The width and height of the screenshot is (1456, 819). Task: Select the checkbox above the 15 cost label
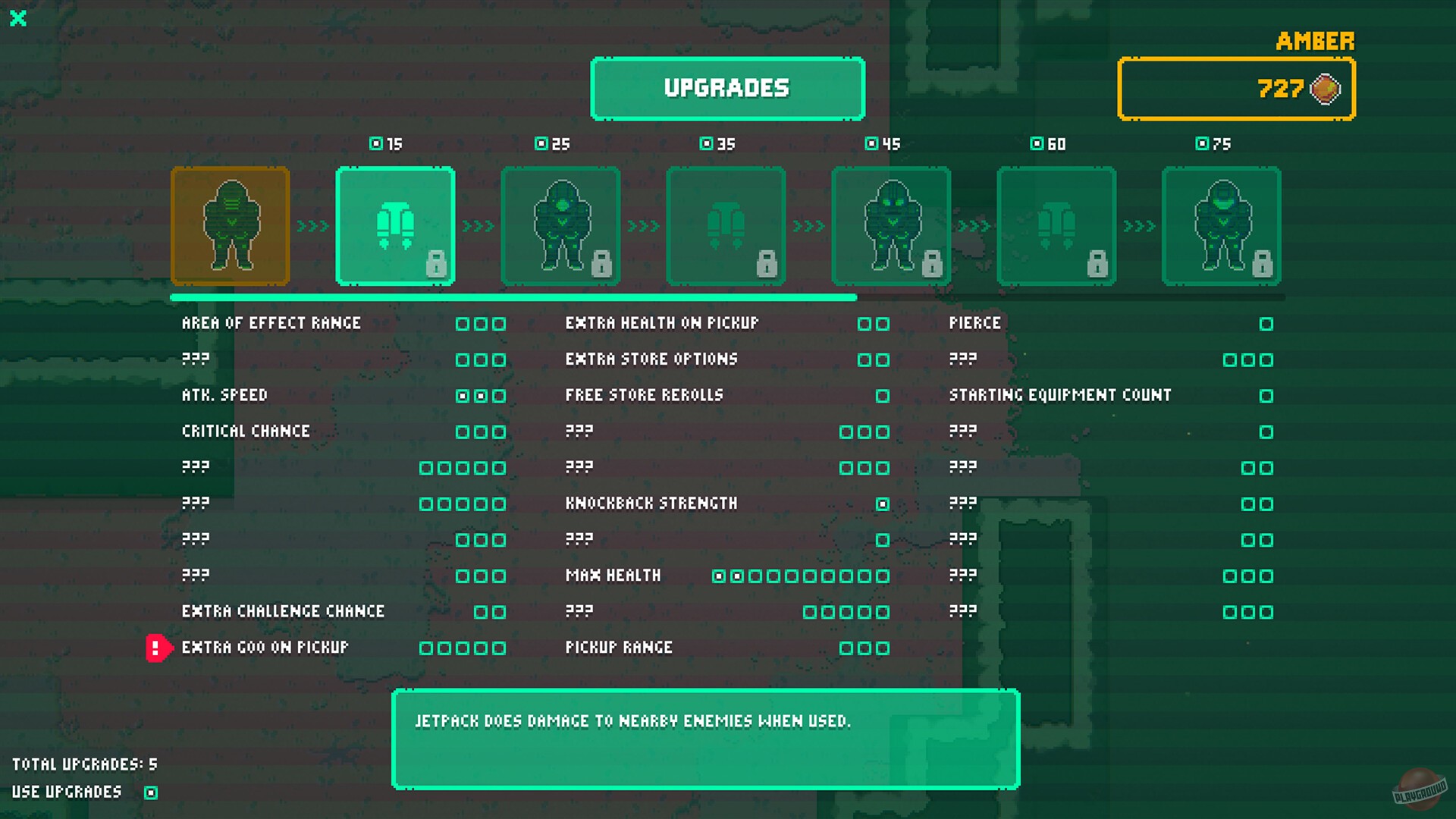click(375, 143)
